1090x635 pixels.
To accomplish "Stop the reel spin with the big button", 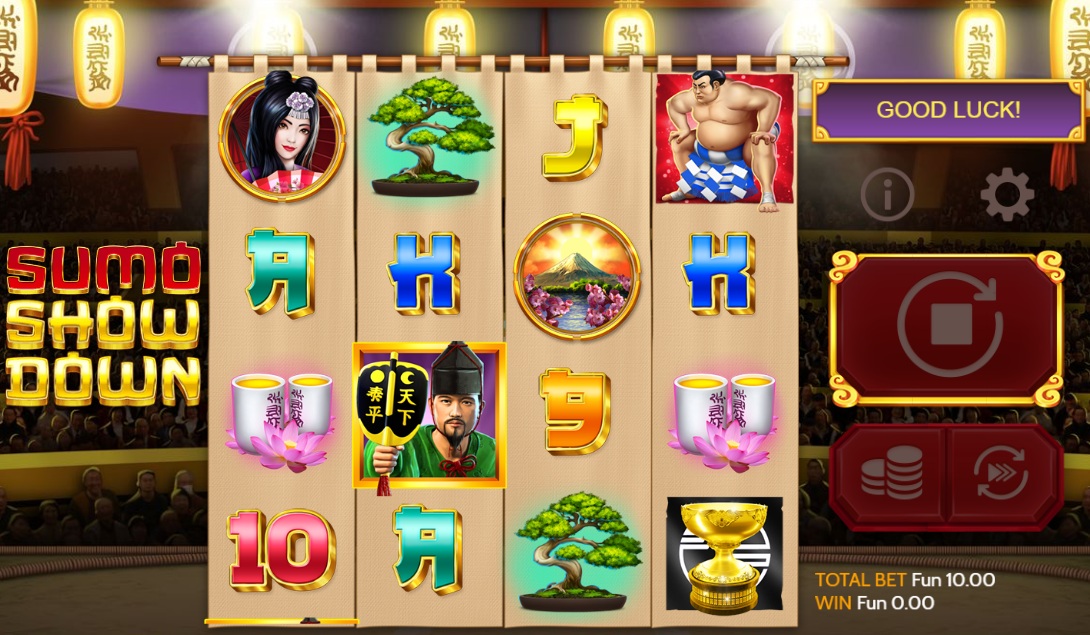I will pos(946,326).
